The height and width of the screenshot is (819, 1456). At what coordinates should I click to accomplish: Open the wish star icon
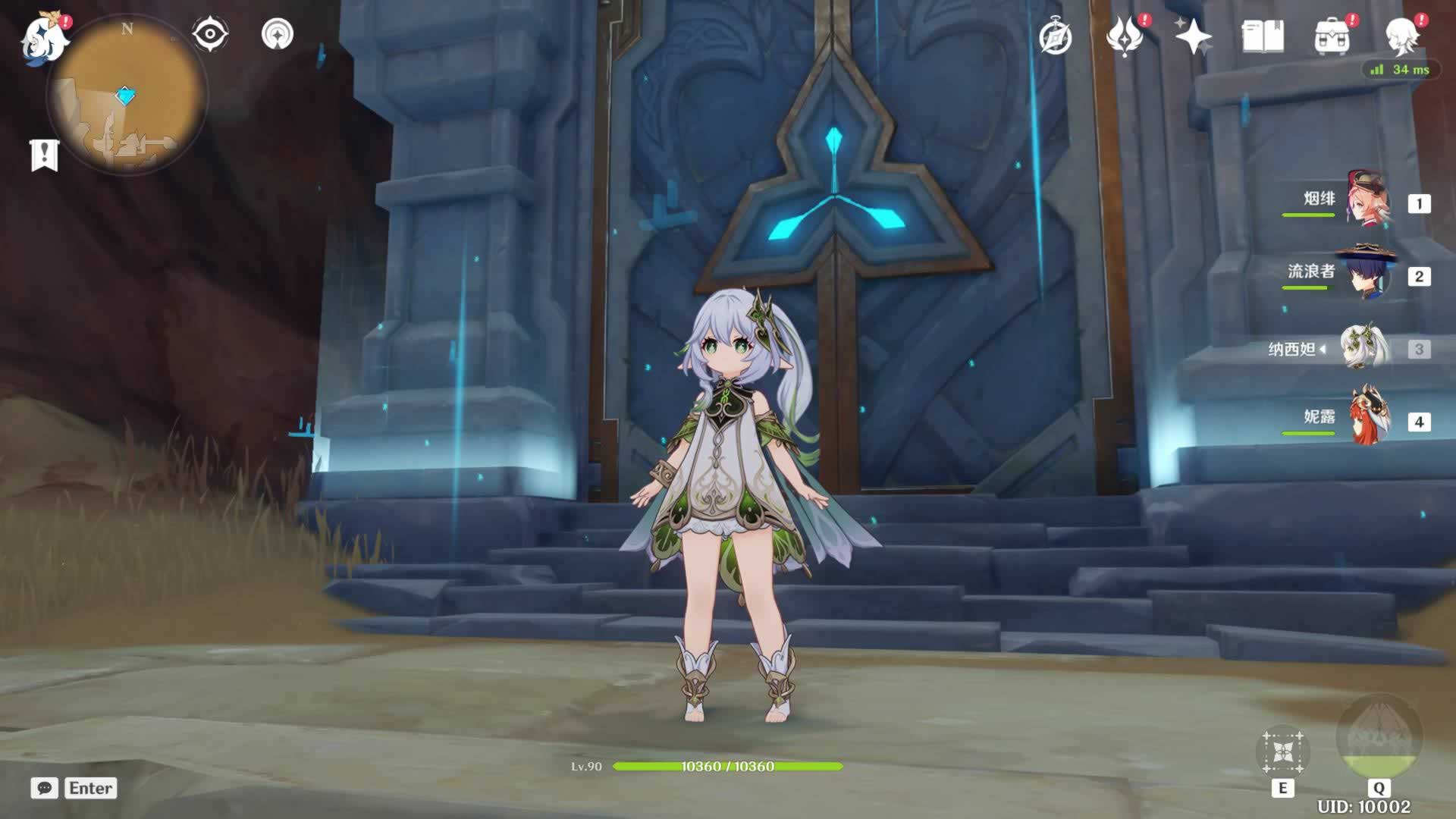1193,36
